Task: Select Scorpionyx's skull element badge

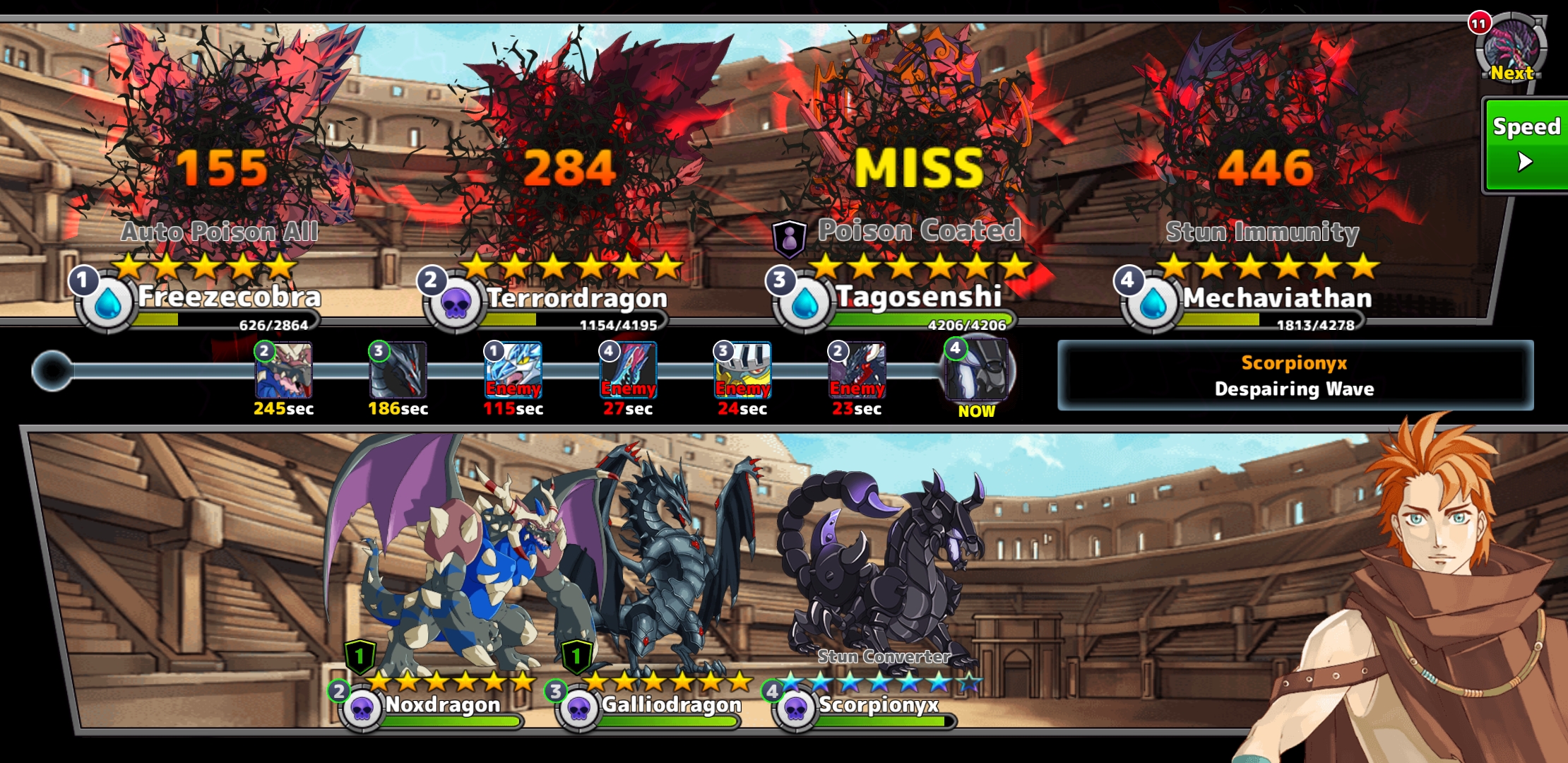Action: 795,709
